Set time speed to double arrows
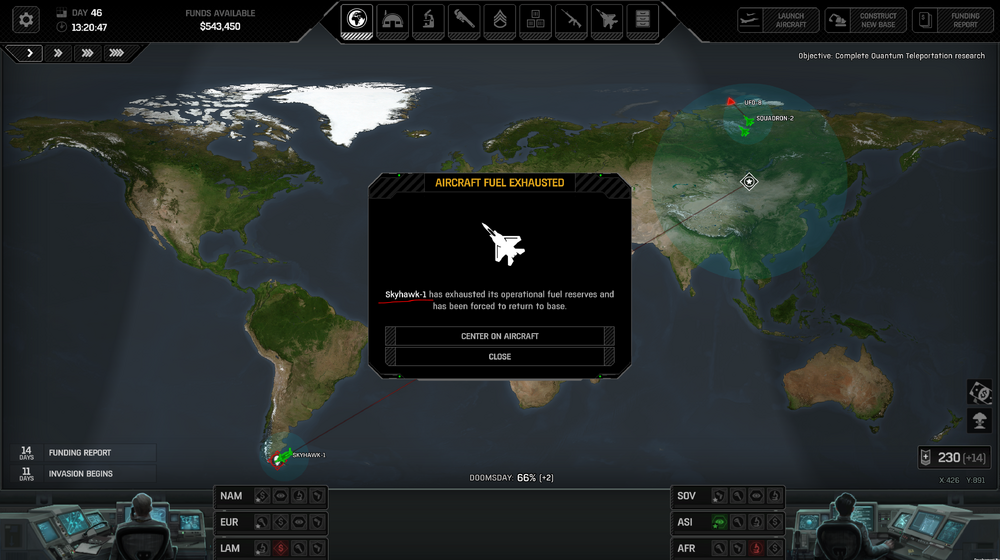 (x=58, y=53)
